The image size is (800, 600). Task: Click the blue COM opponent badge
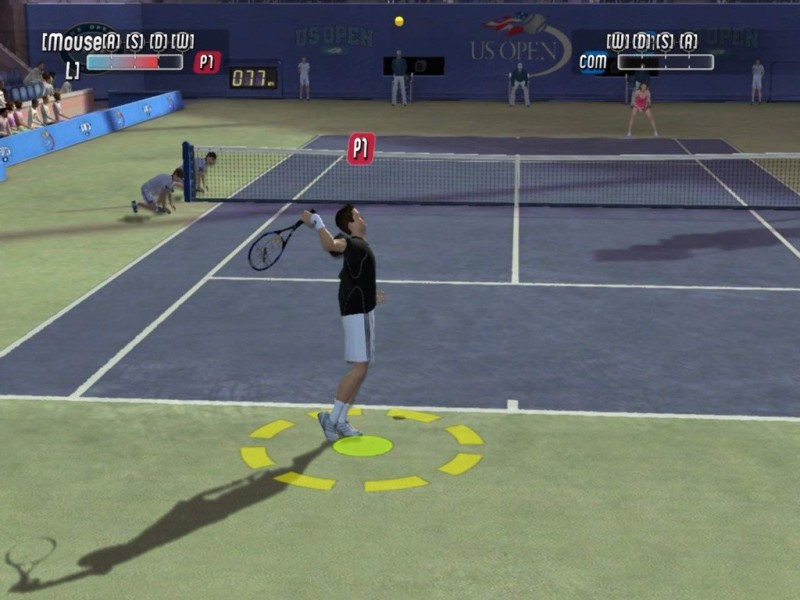point(594,62)
